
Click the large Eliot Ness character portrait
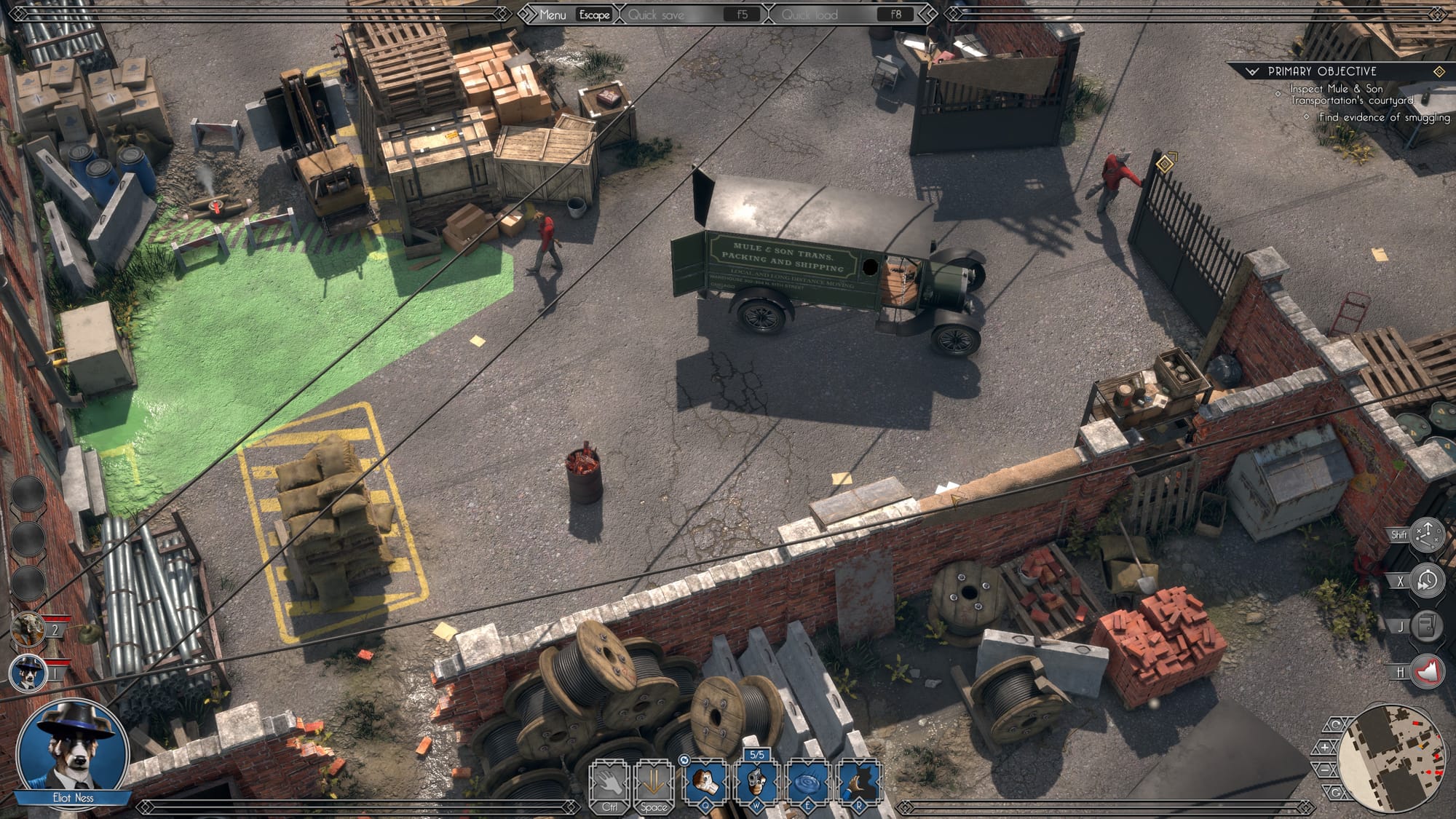click(x=71, y=748)
